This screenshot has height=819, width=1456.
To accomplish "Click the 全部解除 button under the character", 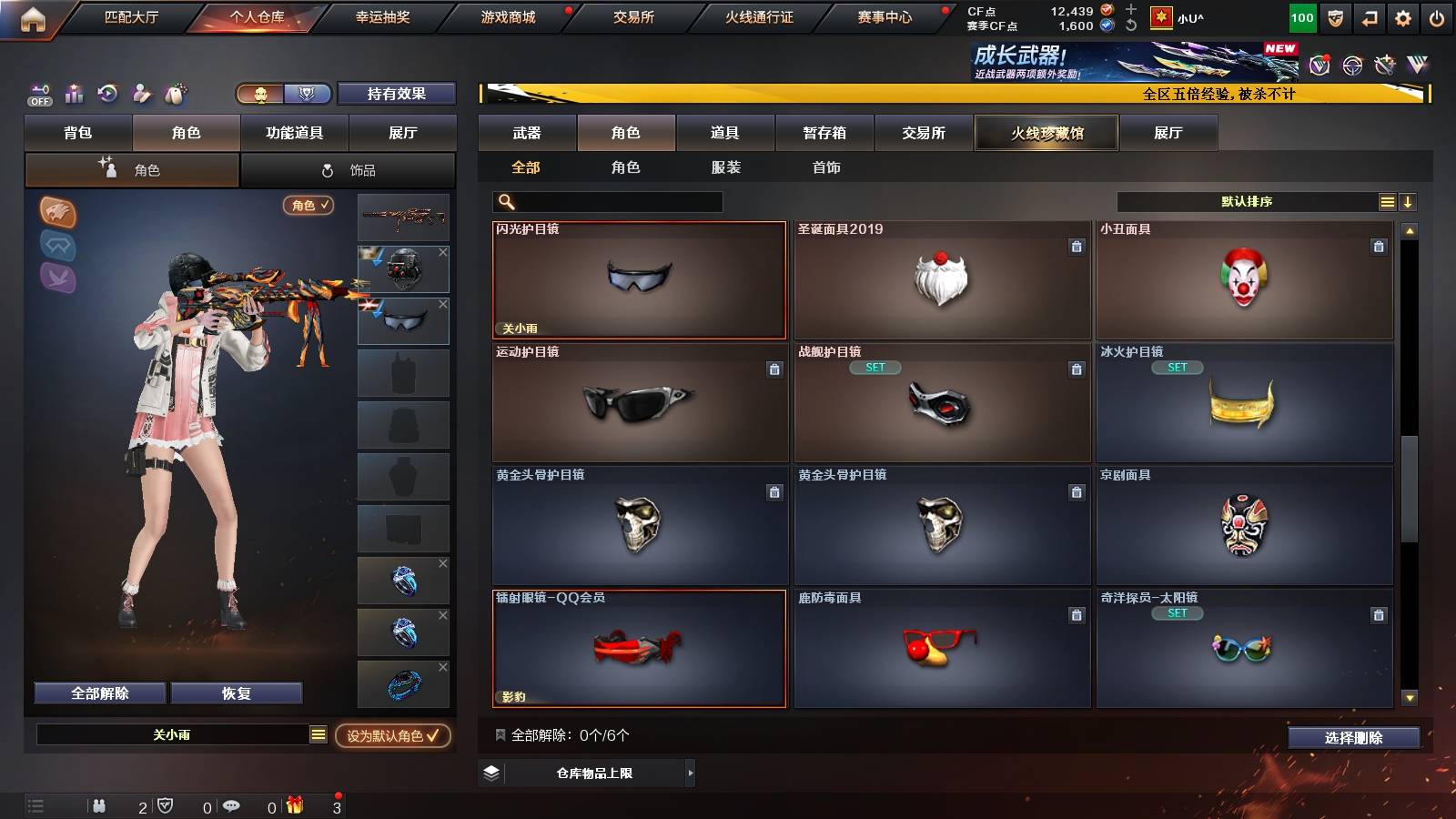I will pos(98,693).
